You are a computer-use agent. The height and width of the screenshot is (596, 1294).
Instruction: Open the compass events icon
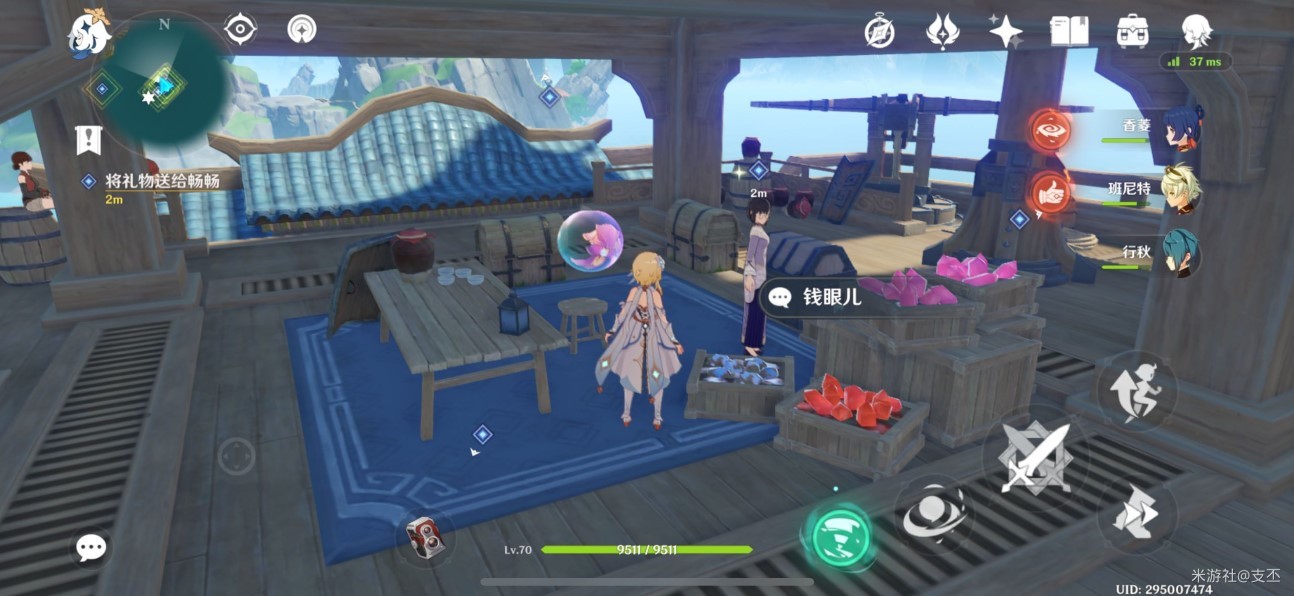(x=879, y=32)
